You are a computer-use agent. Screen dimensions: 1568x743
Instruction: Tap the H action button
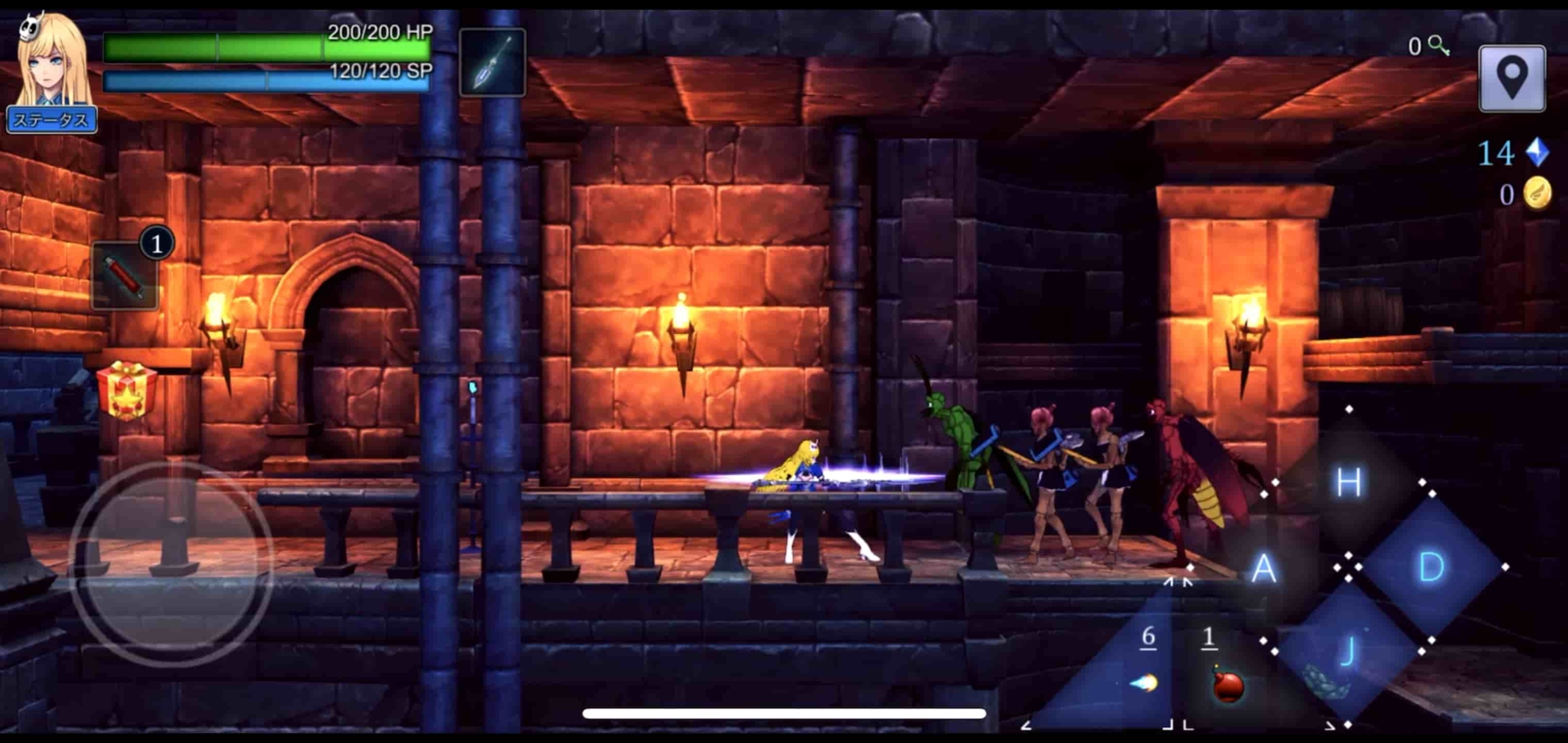1348,483
